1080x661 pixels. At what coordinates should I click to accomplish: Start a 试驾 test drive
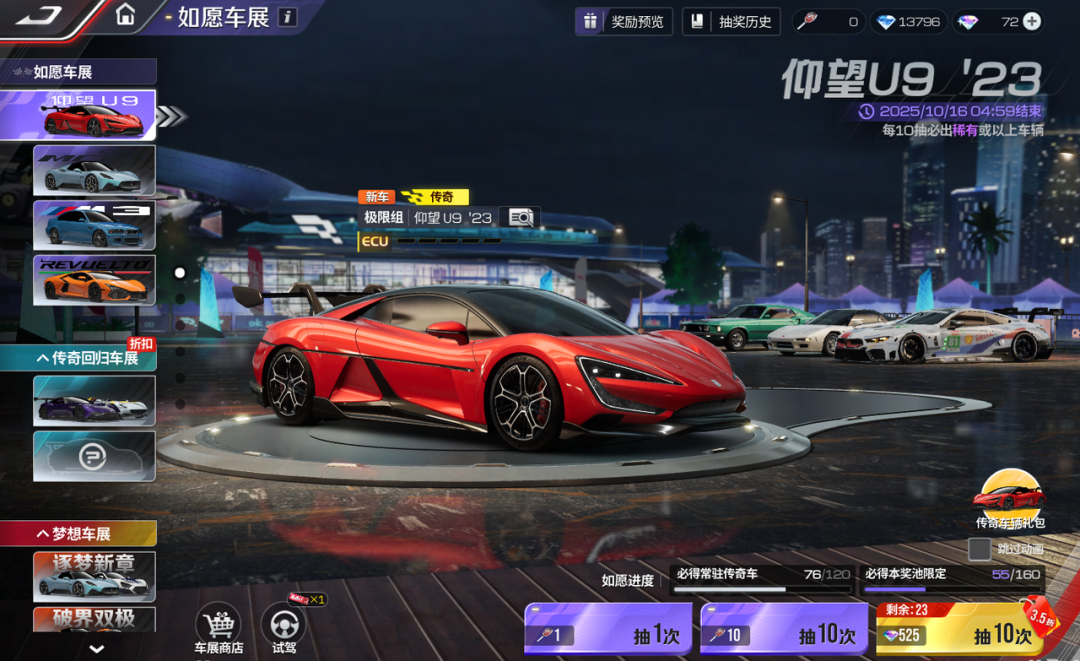284,628
